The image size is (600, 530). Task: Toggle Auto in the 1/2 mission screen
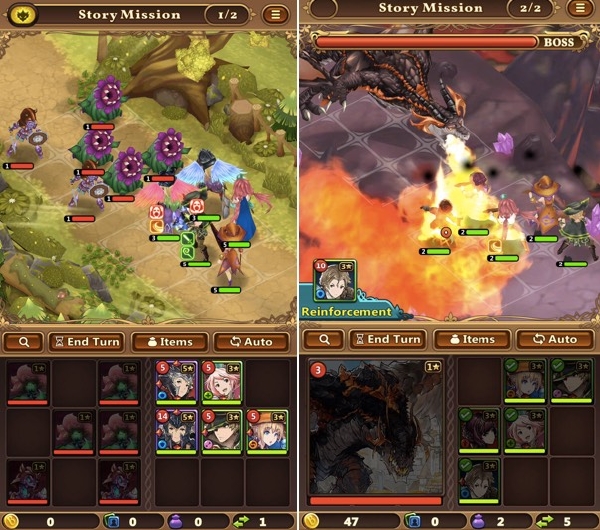coord(251,341)
